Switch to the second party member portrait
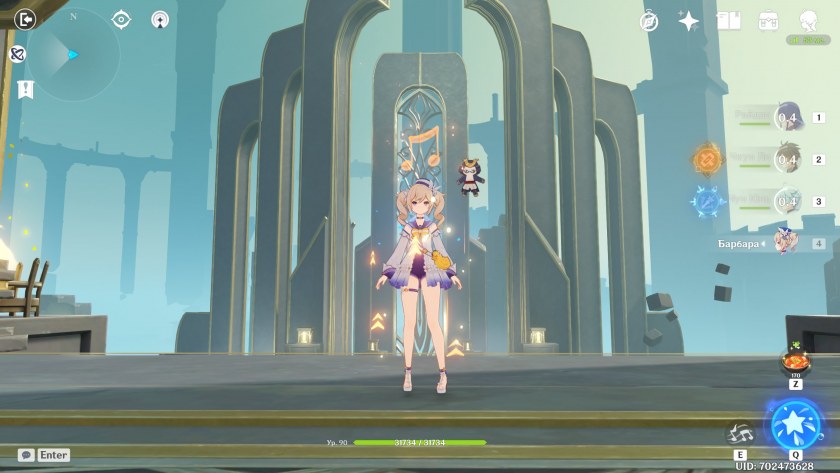Screen dimensions: 840x473 [x=788, y=159]
